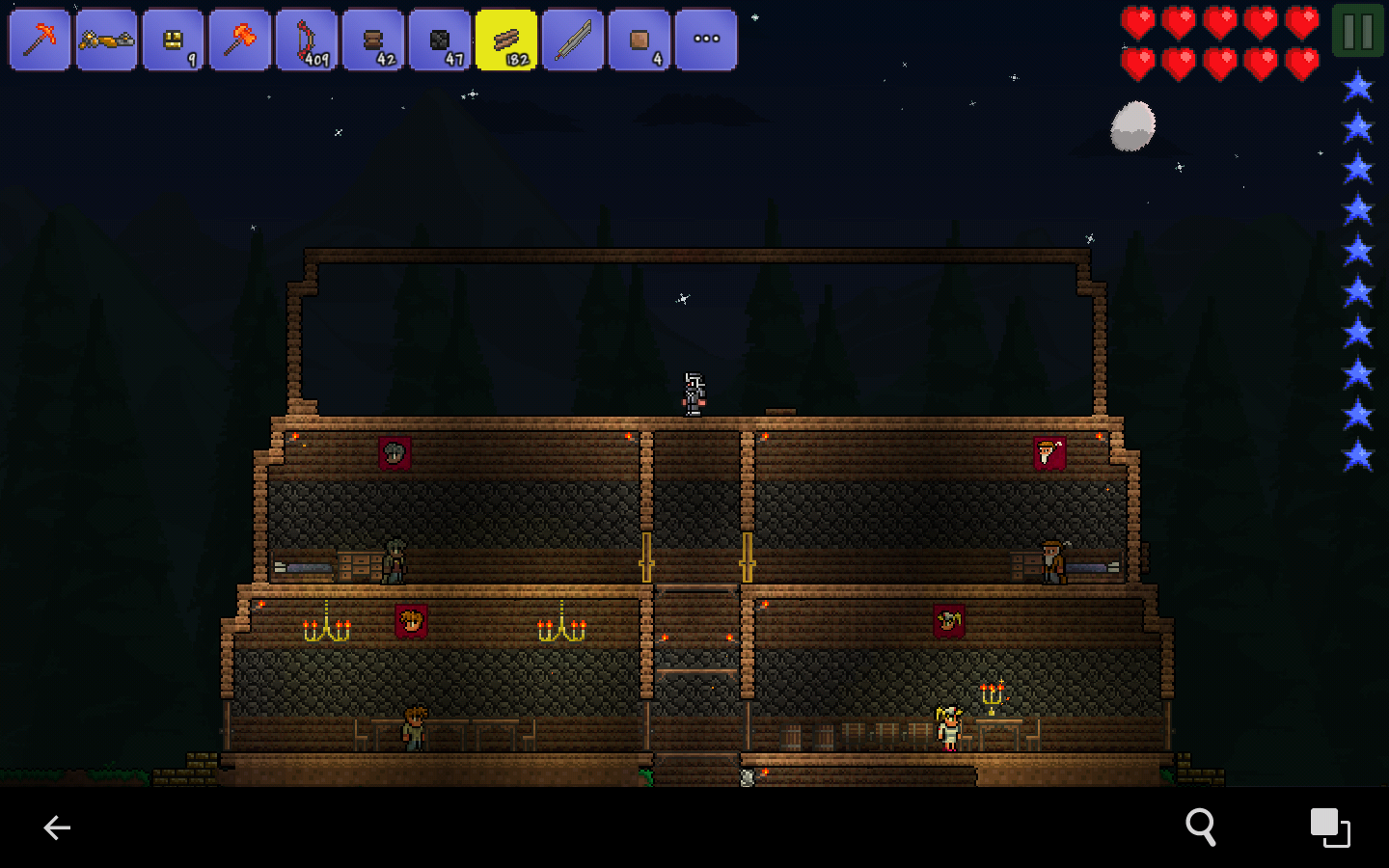This screenshot has width=1389, height=868.
Task: Tap the top mana star
Action: [1357, 85]
